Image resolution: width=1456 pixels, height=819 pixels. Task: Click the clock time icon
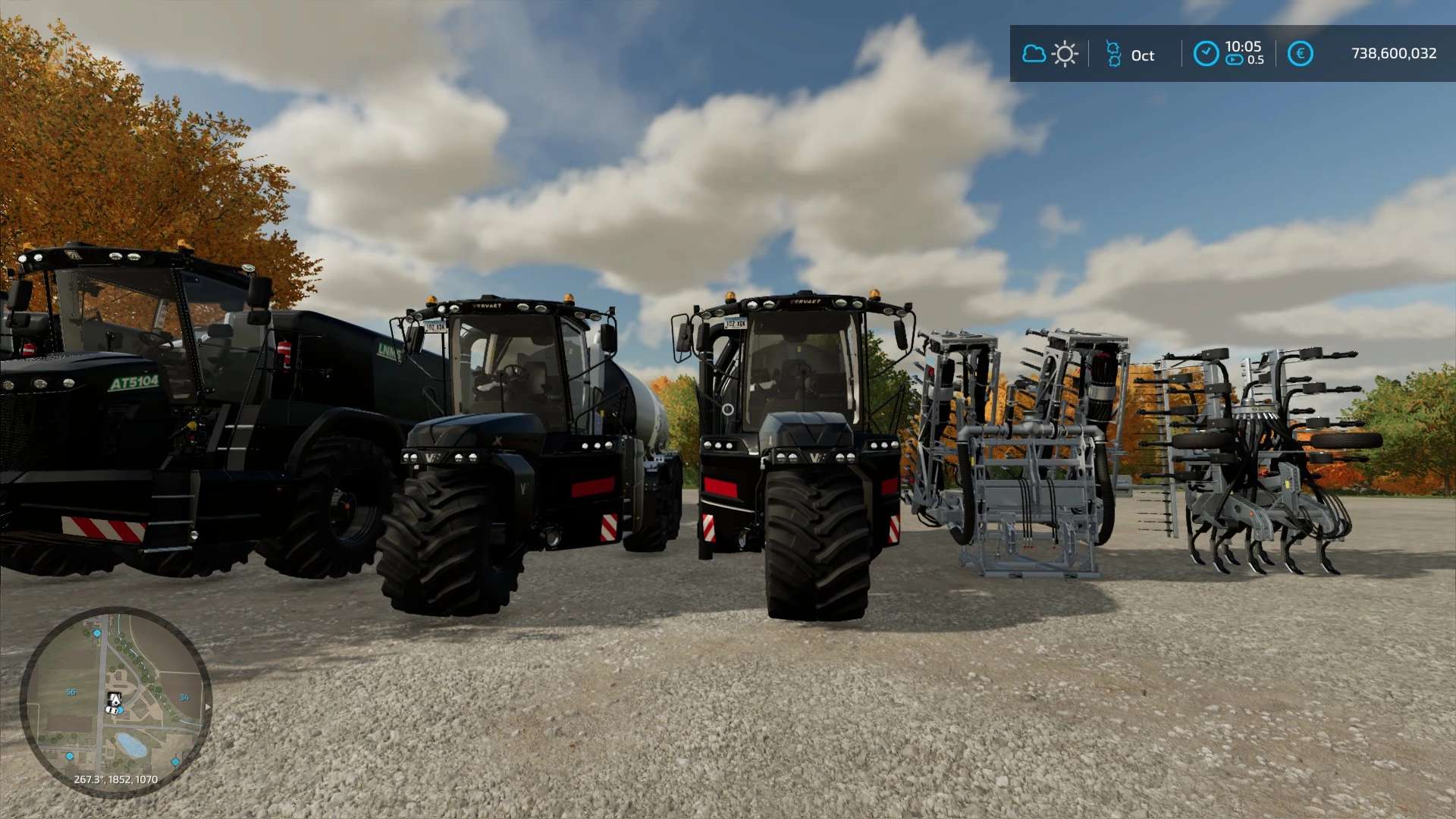point(1206,54)
